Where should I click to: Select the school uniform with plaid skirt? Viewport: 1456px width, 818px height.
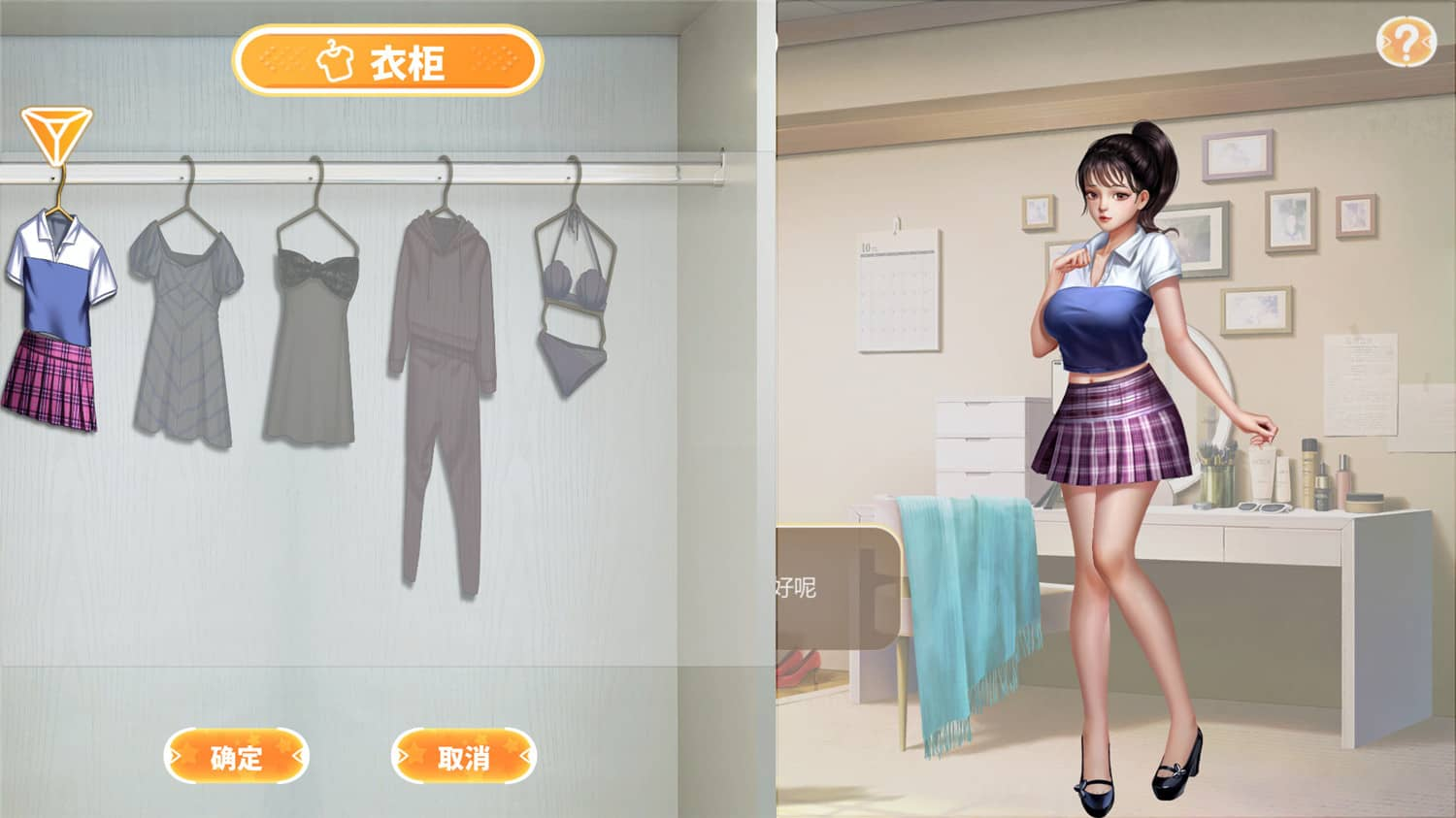[53, 320]
